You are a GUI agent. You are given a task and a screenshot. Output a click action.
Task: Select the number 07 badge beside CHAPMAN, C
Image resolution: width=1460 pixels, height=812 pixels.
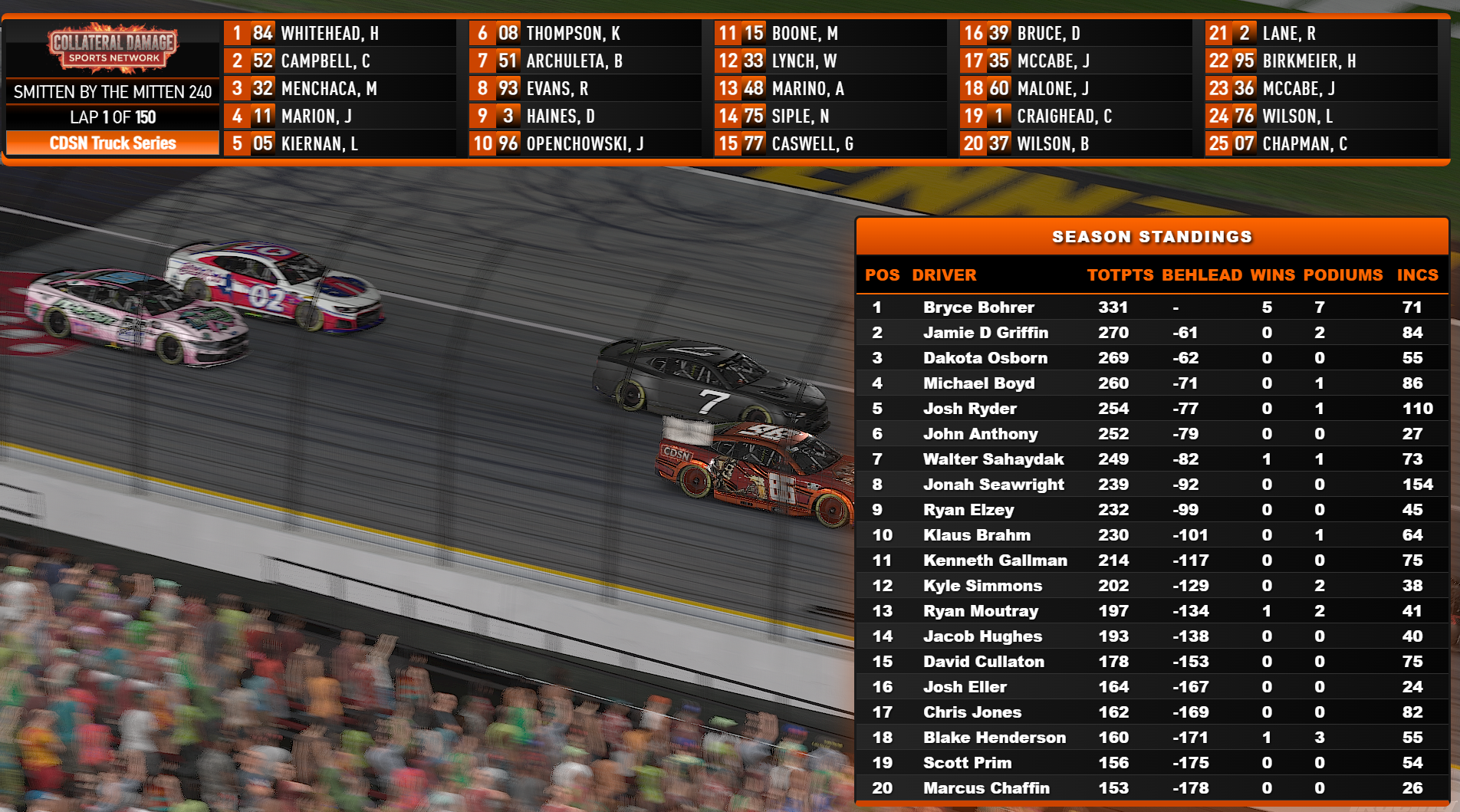(x=1240, y=143)
